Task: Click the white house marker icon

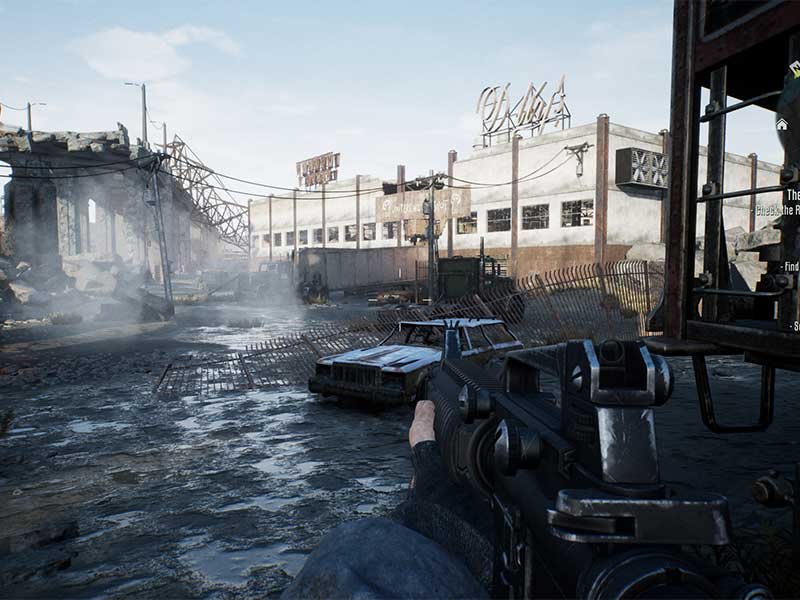Action: pyautogui.click(x=781, y=124)
